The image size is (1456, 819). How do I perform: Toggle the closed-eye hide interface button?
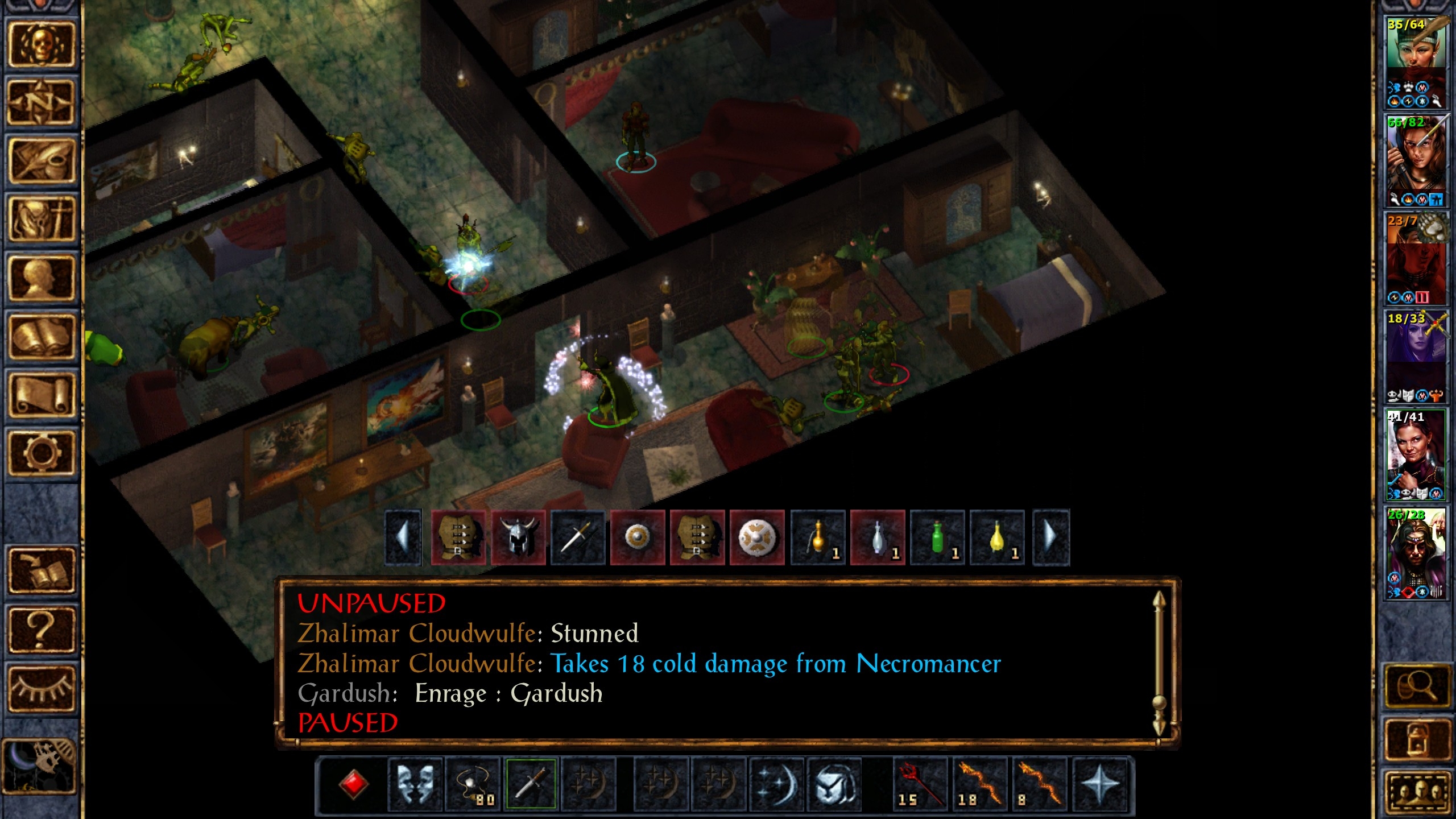pos(41,688)
